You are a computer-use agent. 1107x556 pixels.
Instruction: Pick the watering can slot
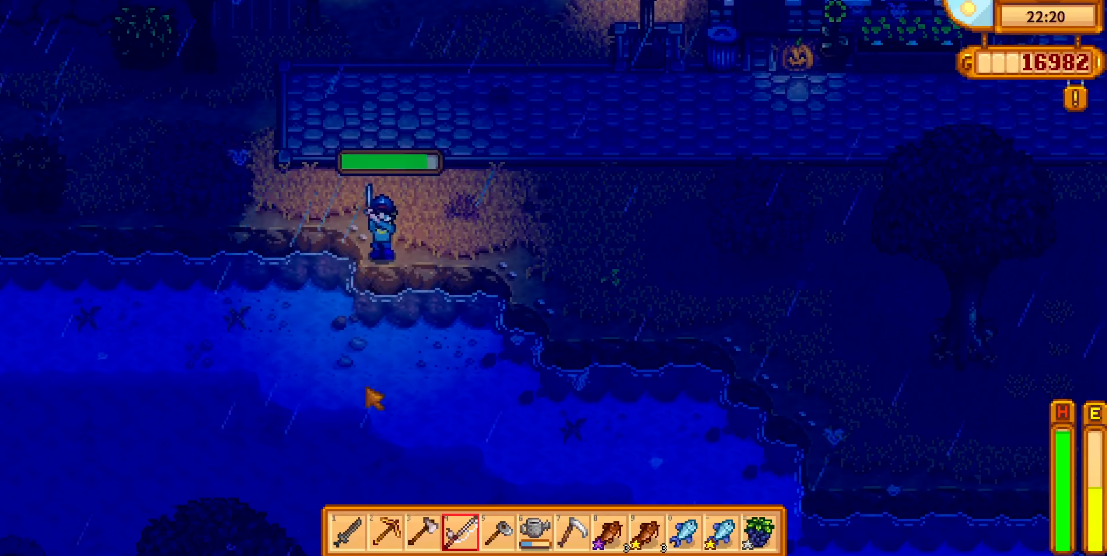535,529
